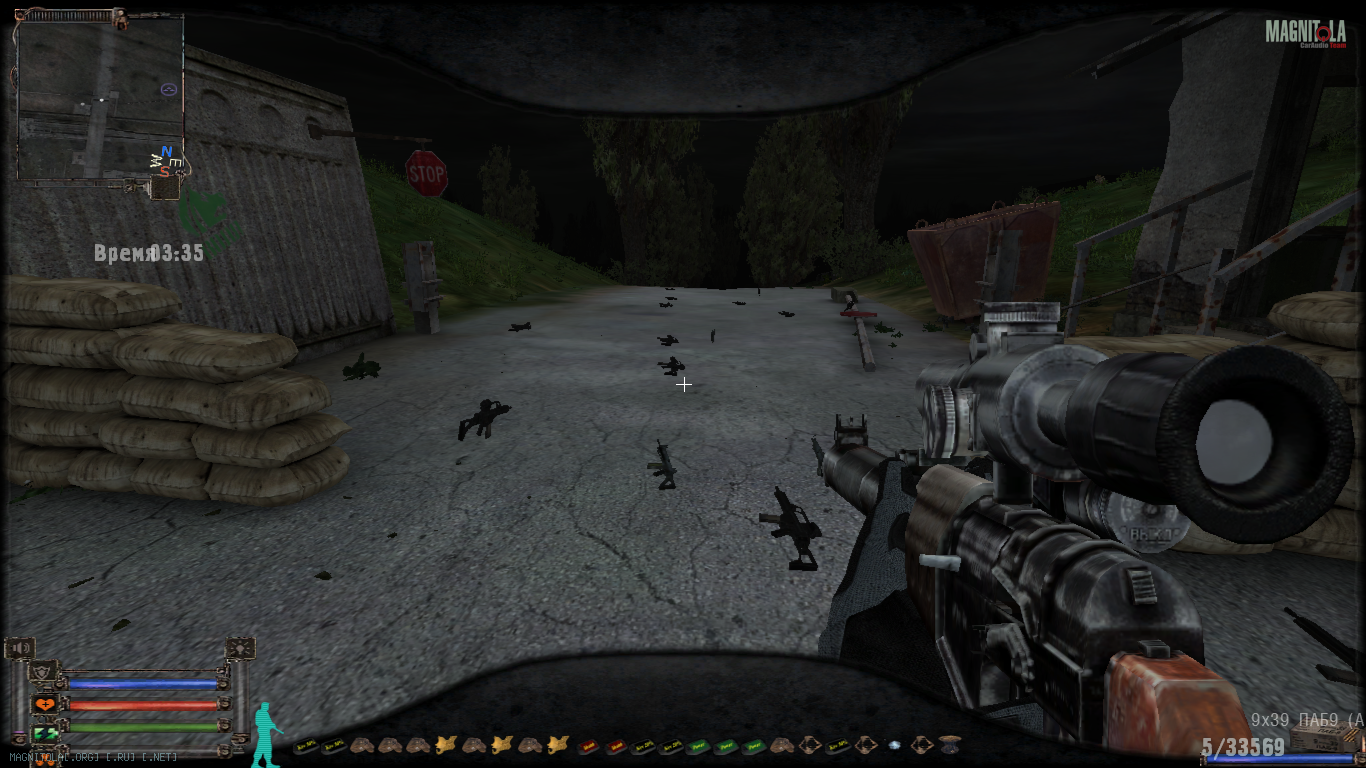The height and width of the screenshot is (768, 1366).
Task: Select the dark spool-shaped artifact on the belt
Action: pyautogui.click(x=950, y=745)
